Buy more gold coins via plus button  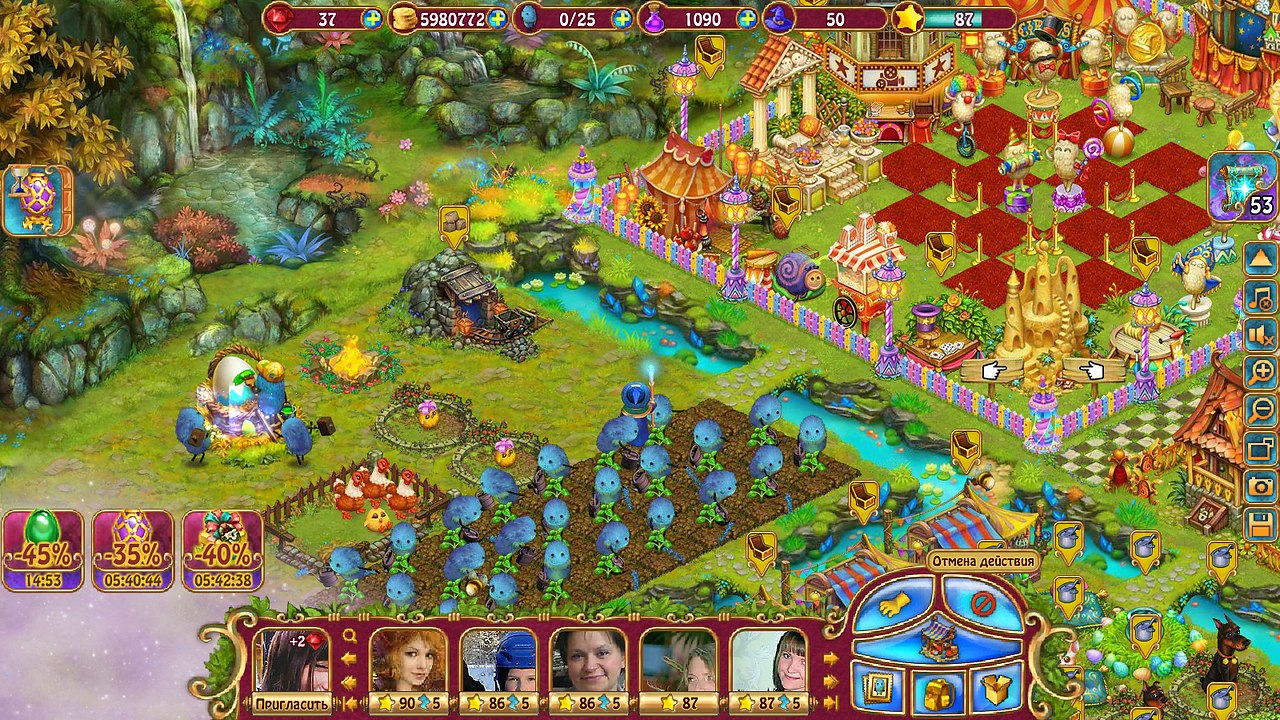497,19
